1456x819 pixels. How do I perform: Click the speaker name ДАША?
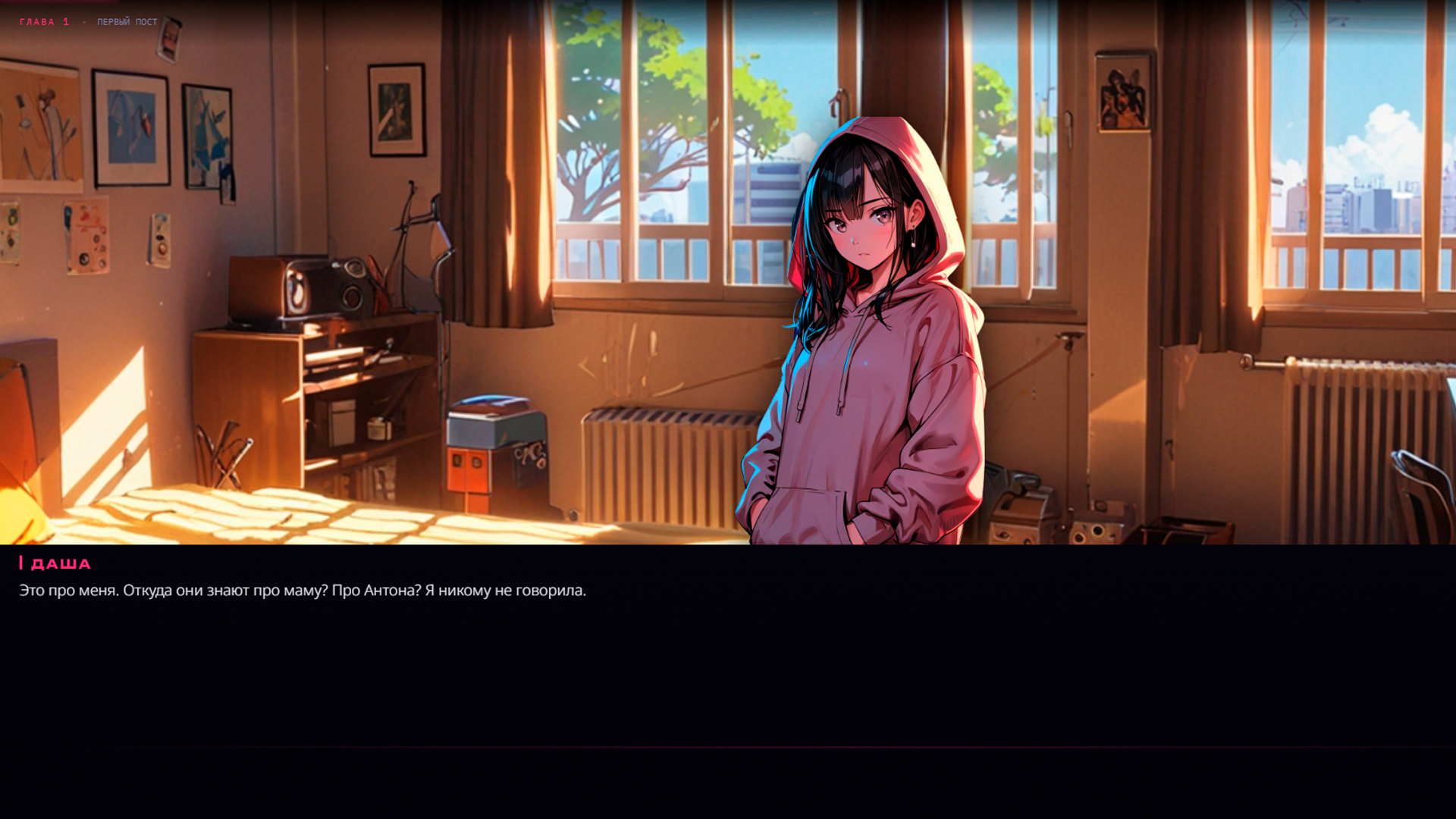pyautogui.click(x=59, y=563)
